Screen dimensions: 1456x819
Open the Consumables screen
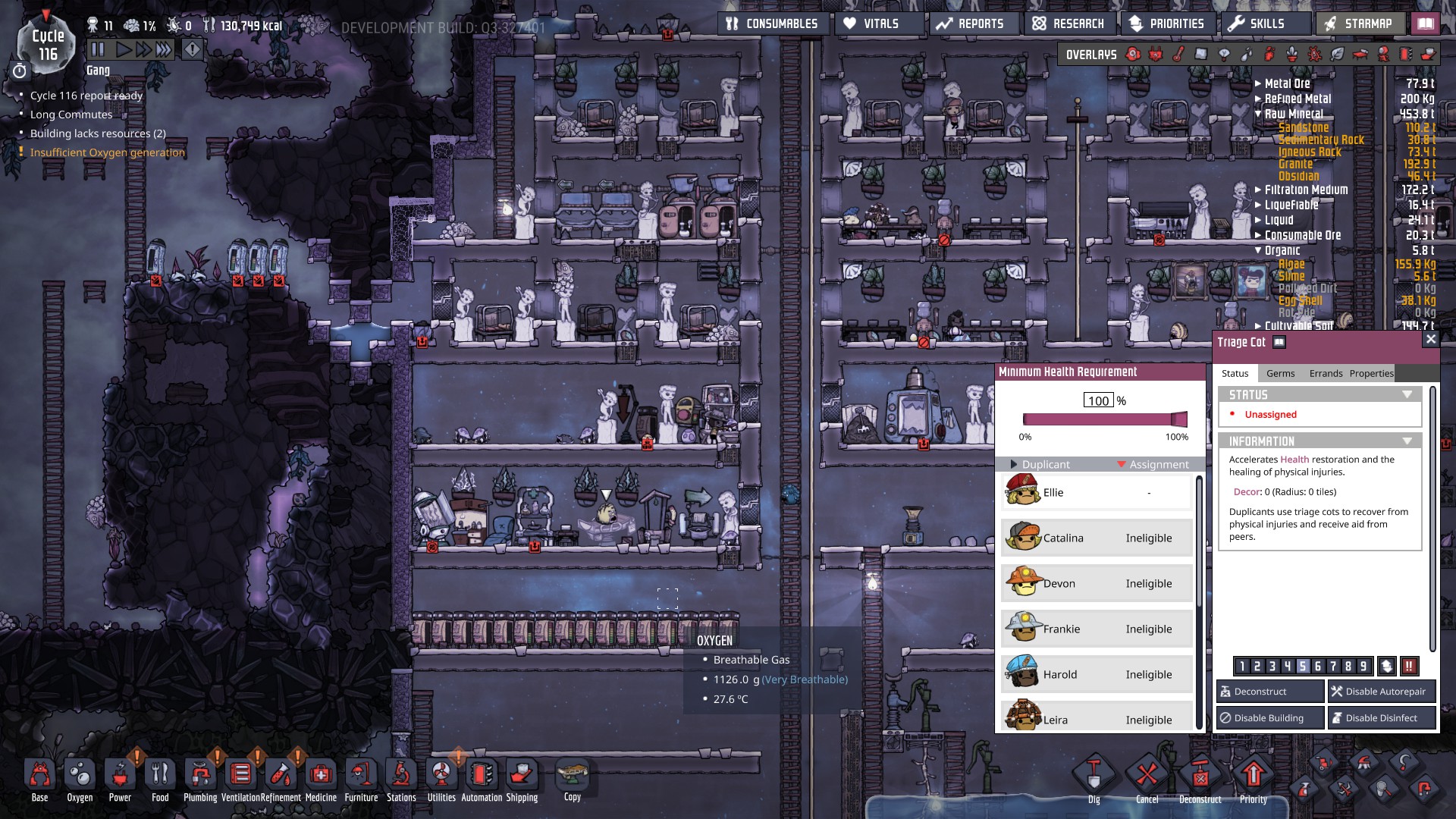click(x=773, y=24)
